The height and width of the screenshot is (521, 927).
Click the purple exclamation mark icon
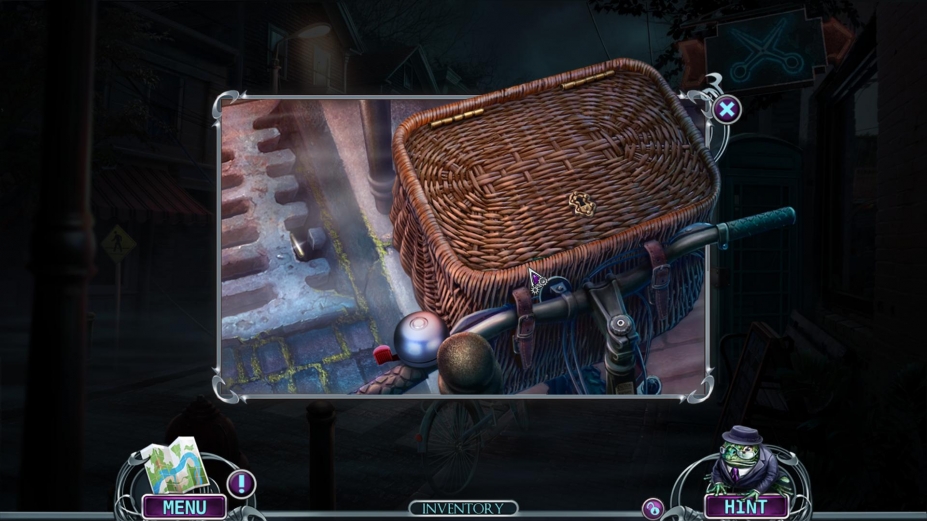click(x=240, y=485)
